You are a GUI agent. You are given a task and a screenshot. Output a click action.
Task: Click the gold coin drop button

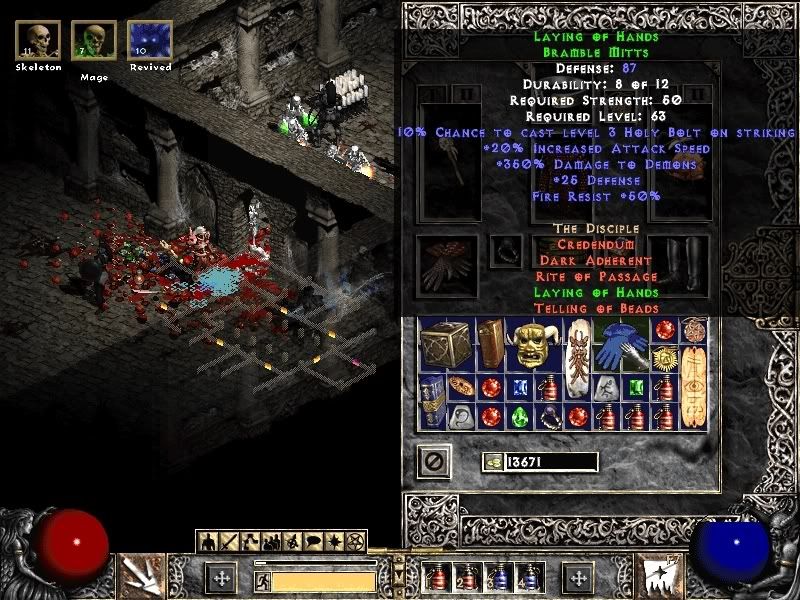tap(492, 462)
